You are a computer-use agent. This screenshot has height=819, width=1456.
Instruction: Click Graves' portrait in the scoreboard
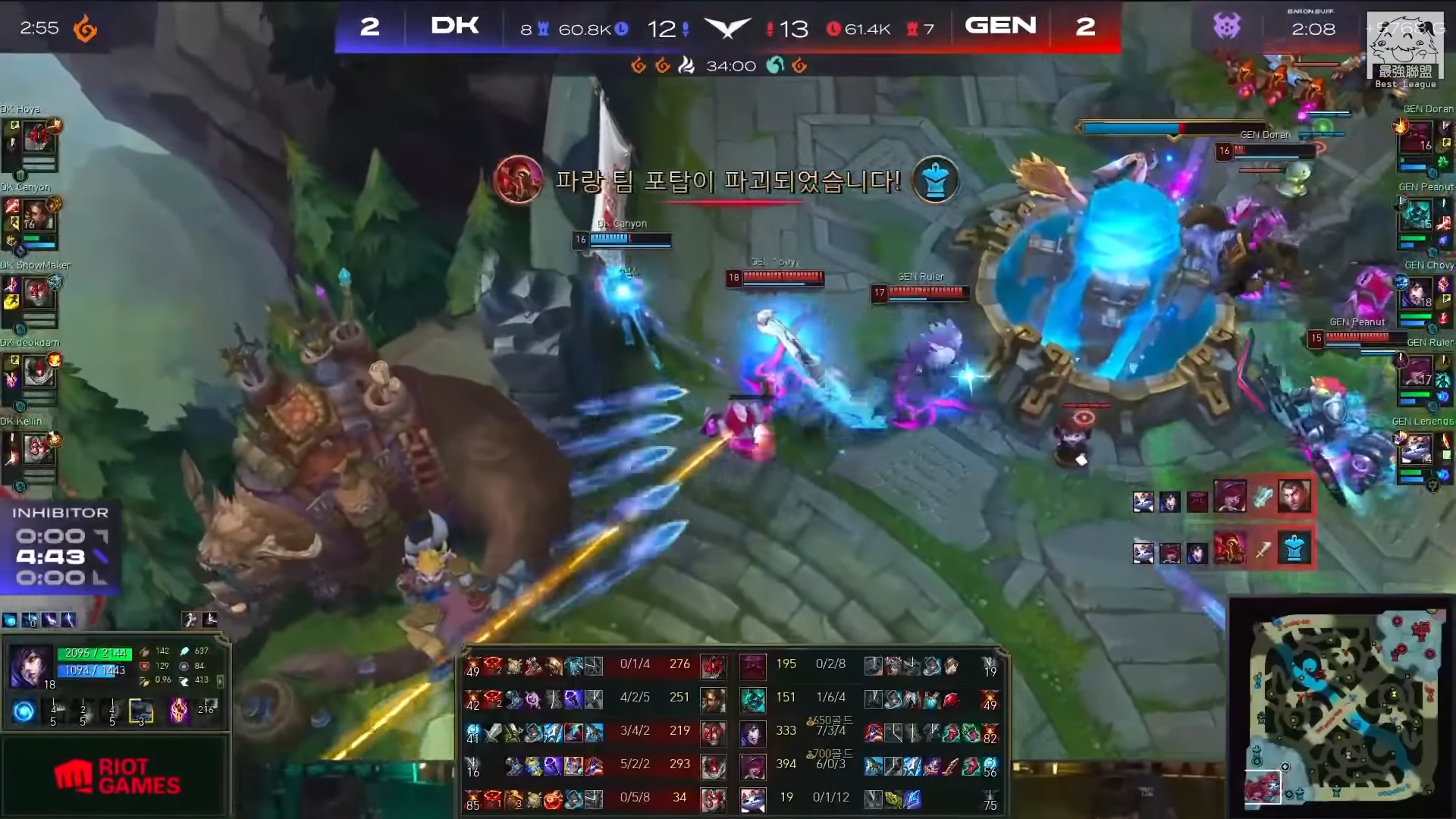click(x=713, y=700)
